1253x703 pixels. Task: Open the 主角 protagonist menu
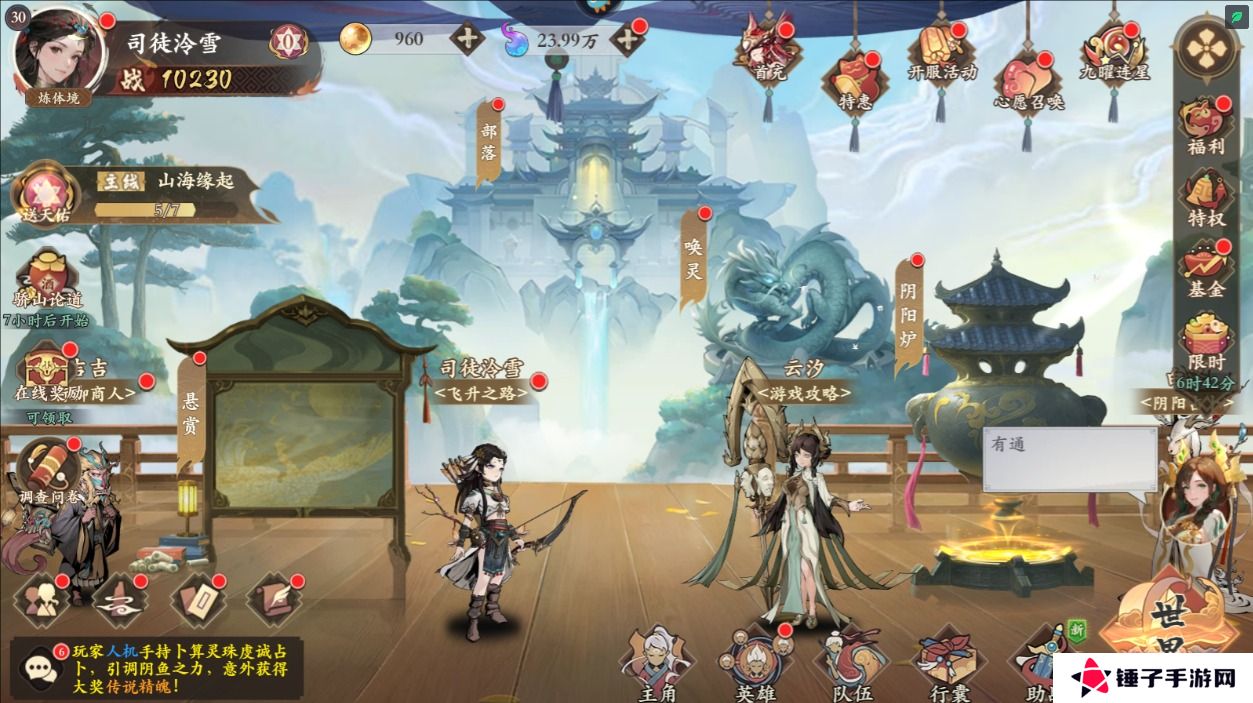point(656,662)
